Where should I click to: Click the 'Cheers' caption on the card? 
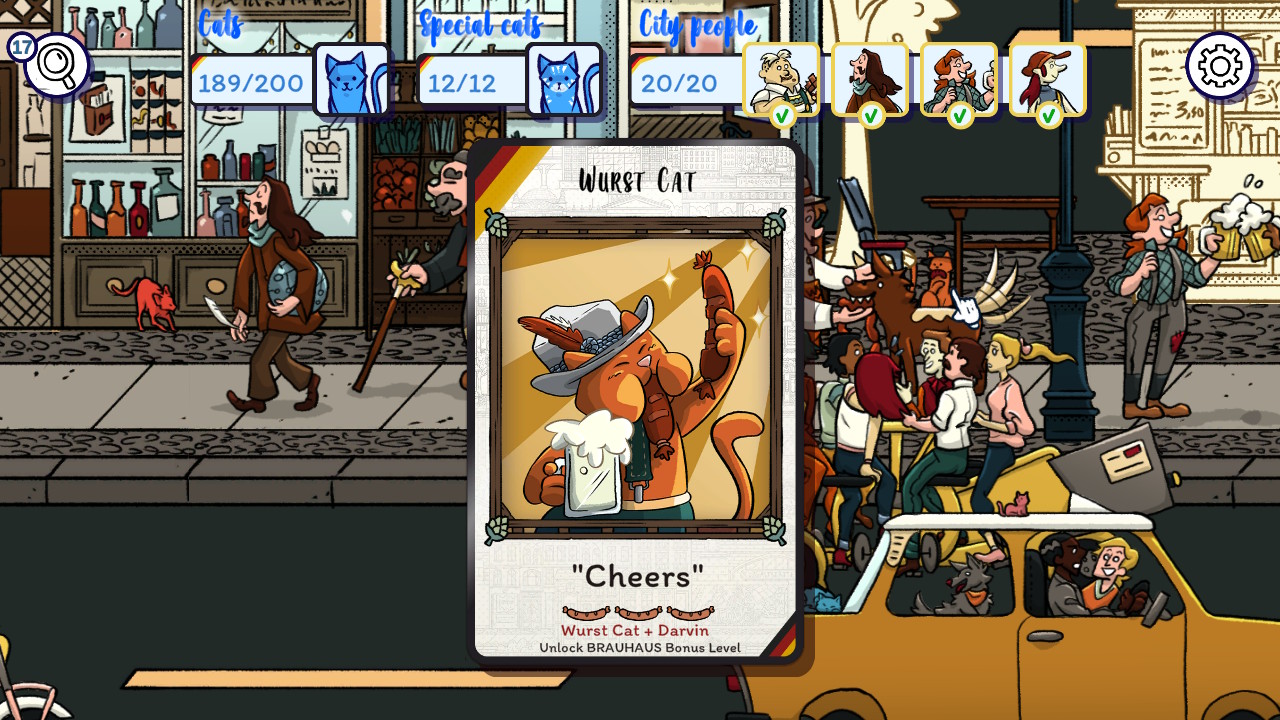point(638,574)
